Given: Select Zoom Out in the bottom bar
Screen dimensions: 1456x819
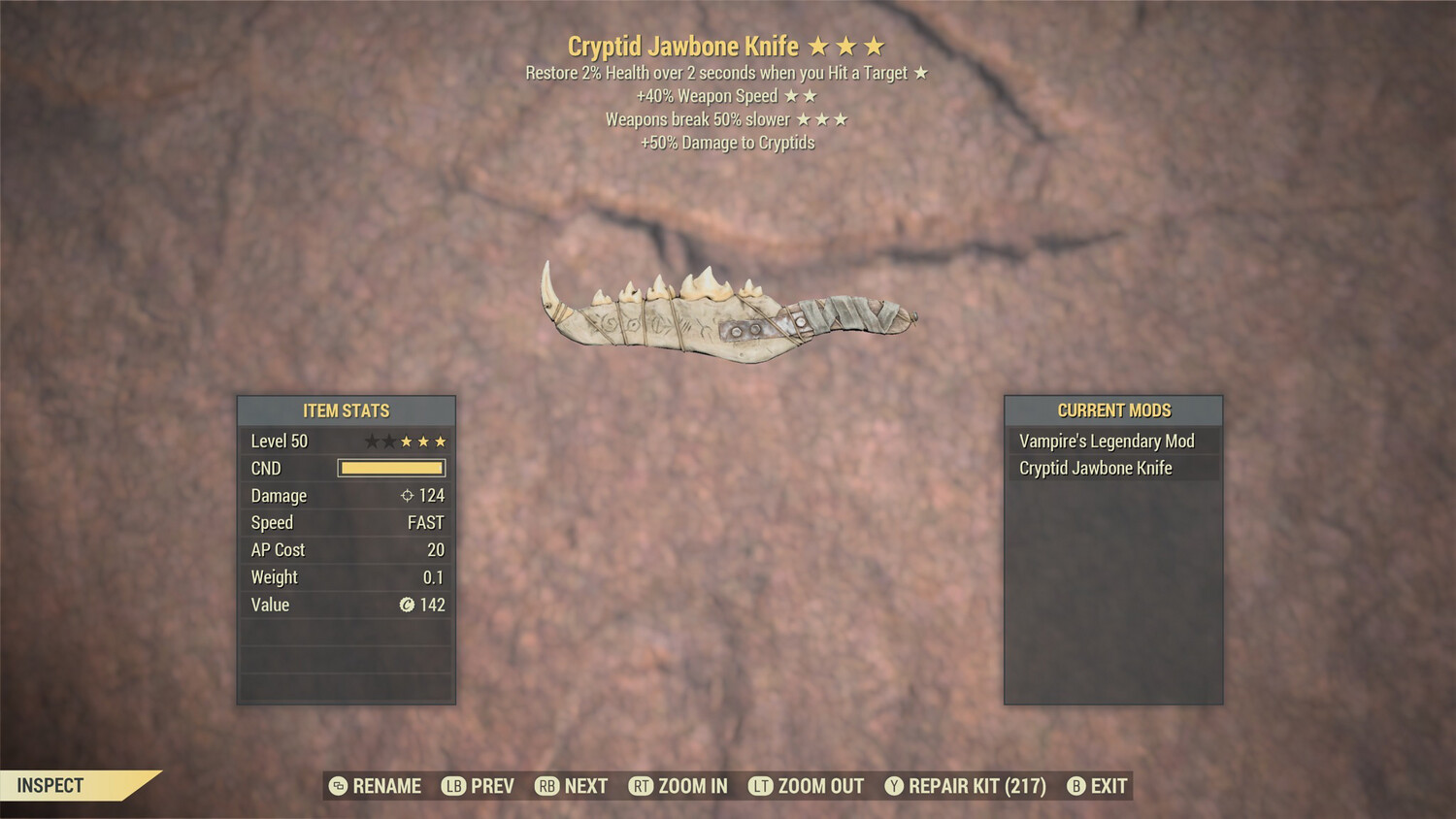Looking at the screenshot, I should point(807,786).
